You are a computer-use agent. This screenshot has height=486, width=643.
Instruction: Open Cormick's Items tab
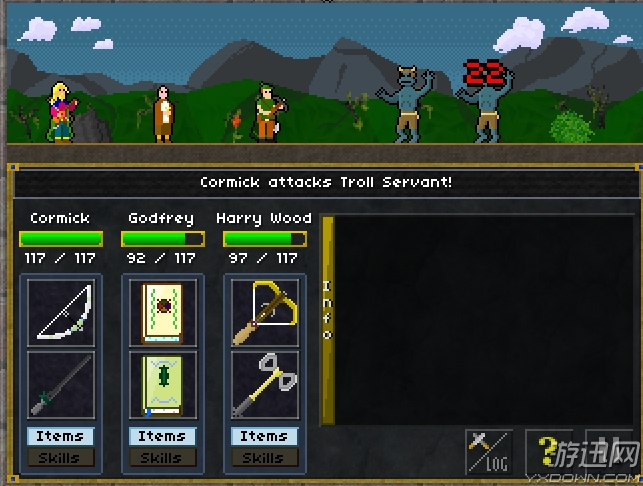[x=61, y=436]
